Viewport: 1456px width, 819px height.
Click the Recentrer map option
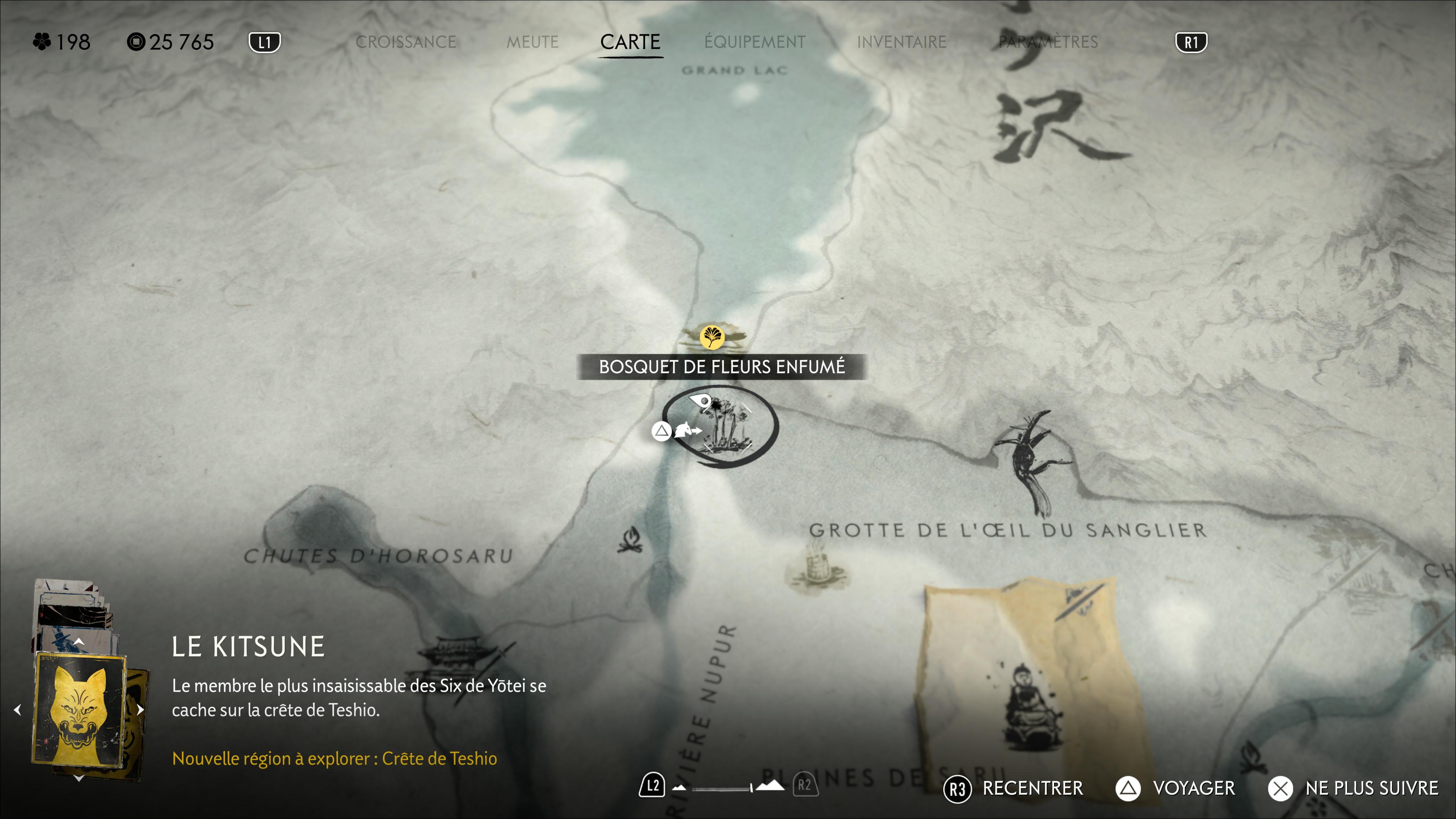click(x=1014, y=789)
